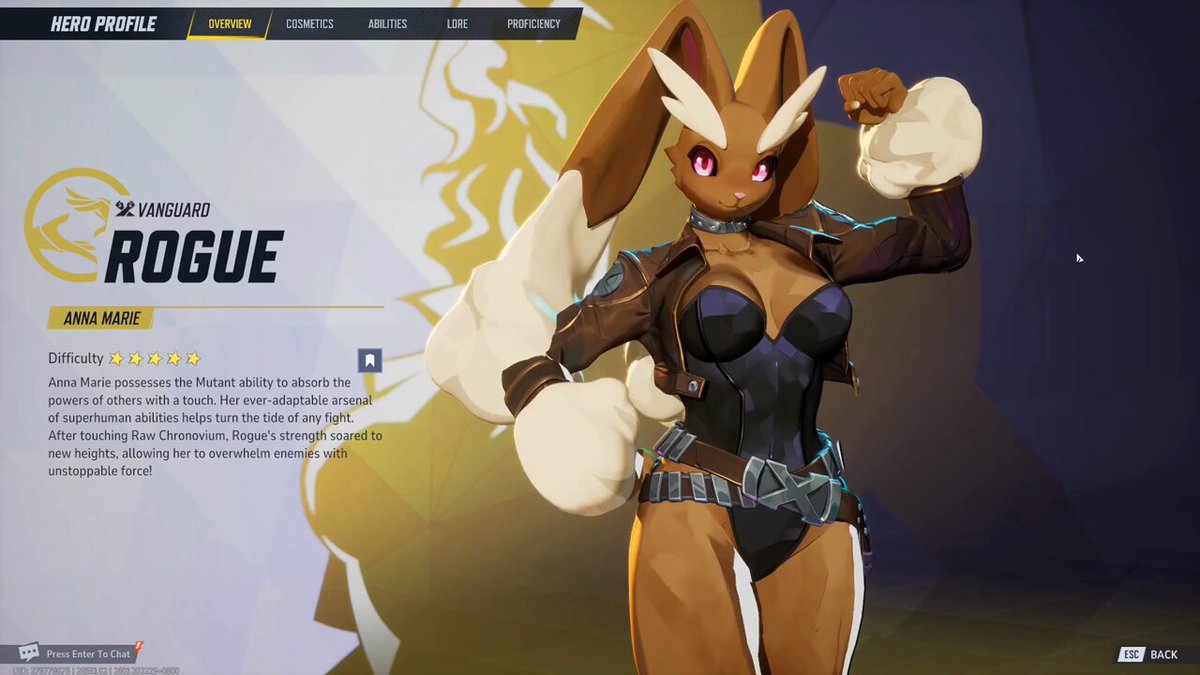Go back using the Back button

[x=1149, y=654]
